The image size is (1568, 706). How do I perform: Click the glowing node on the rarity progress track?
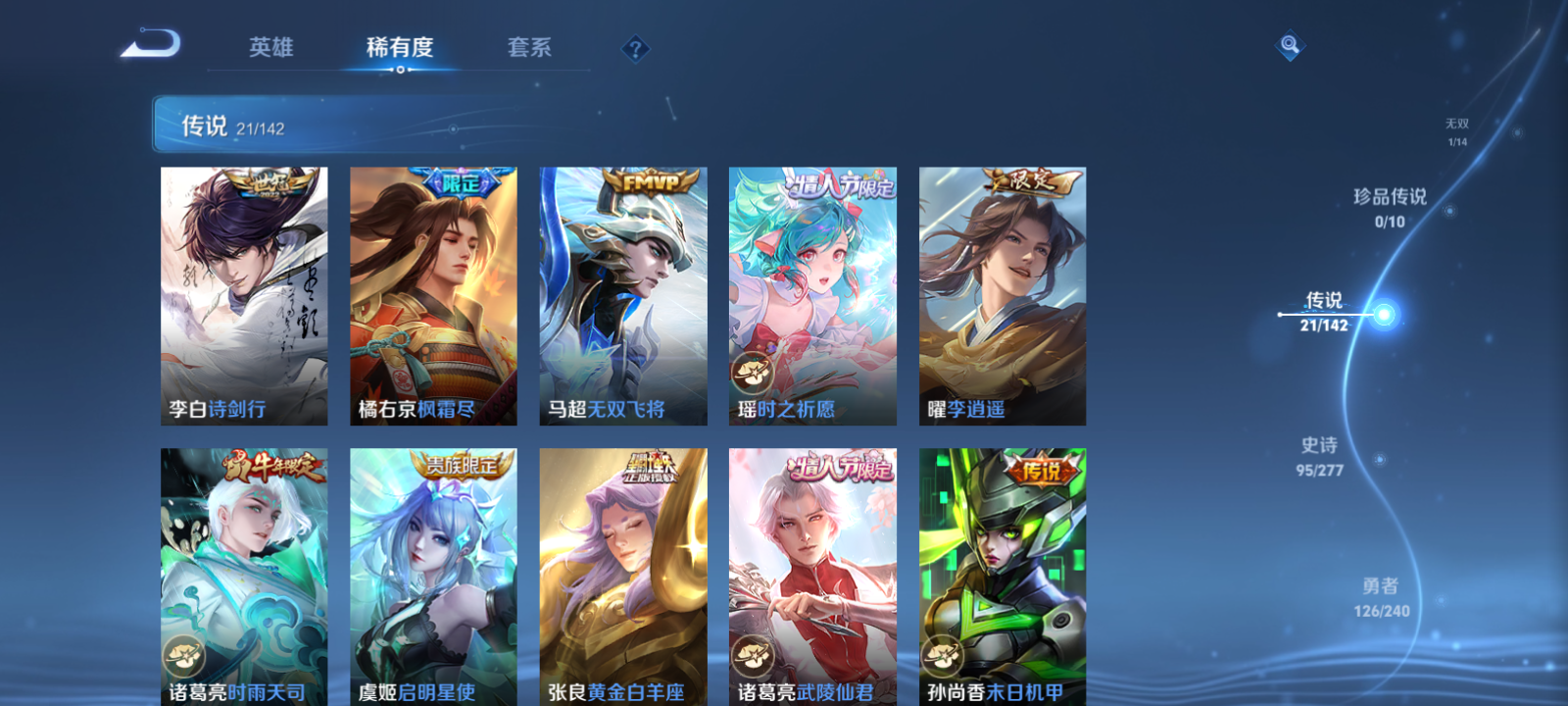click(1382, 314)
